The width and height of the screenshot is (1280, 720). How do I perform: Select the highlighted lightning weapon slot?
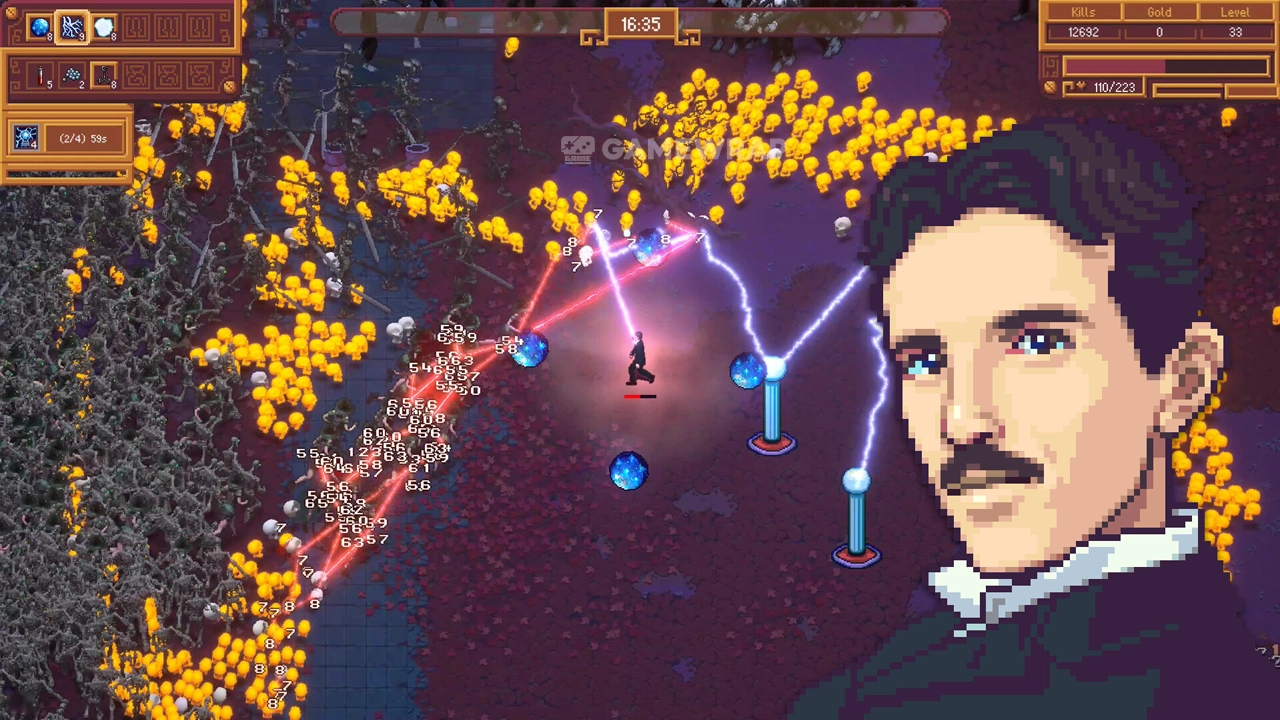tap(72, 28)
